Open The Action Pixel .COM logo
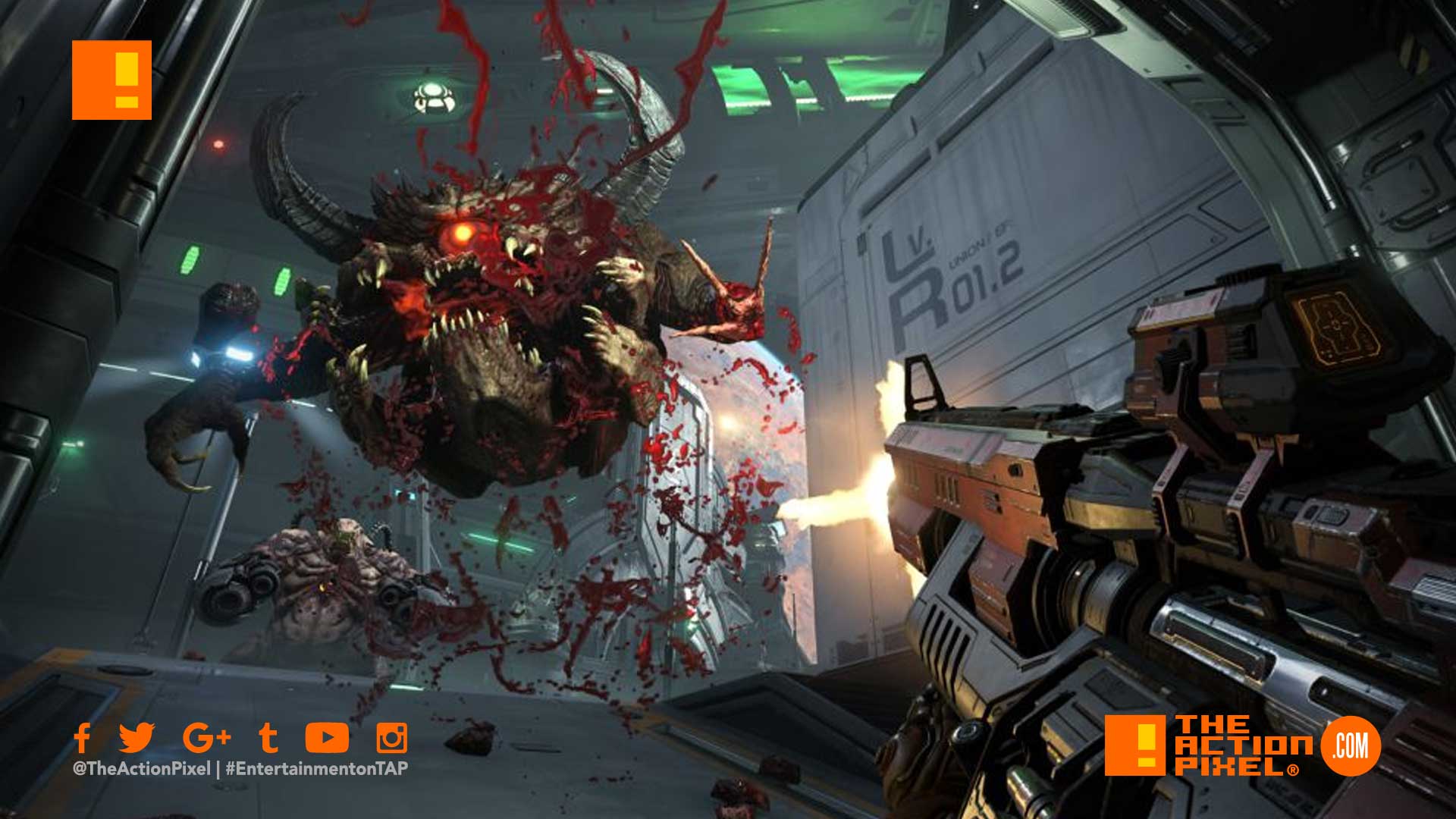1456x819 pixels. [1242, 746]
